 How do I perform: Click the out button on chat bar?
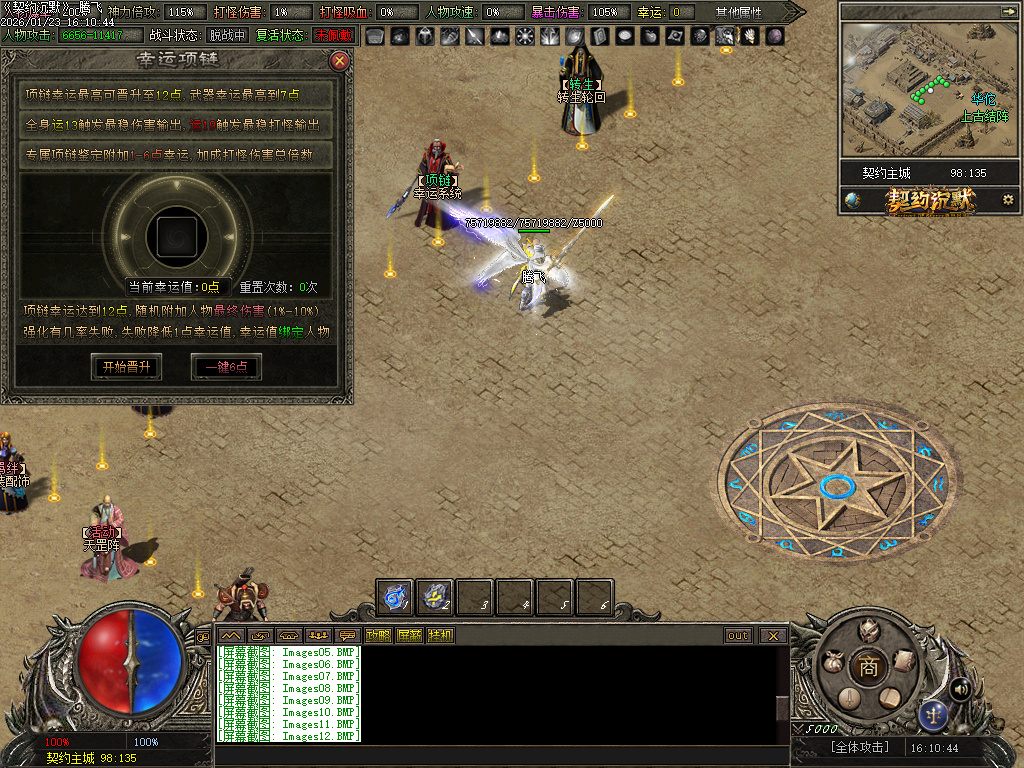pos(738,635)
